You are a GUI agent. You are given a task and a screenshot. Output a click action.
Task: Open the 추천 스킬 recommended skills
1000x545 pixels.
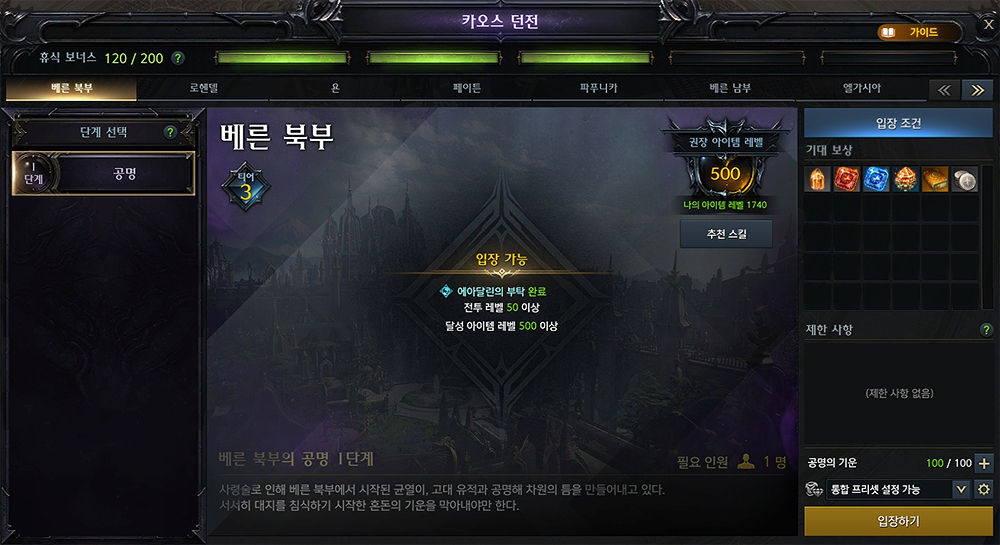[x=726, y=233]
